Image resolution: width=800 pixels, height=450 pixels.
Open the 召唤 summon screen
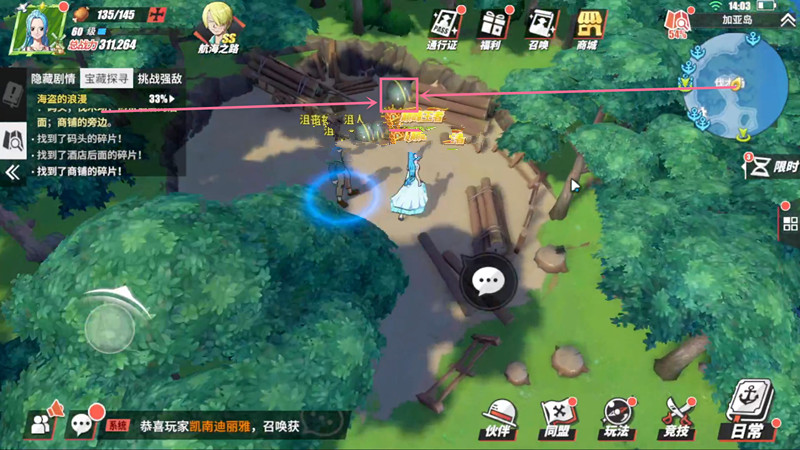[539, 29]
